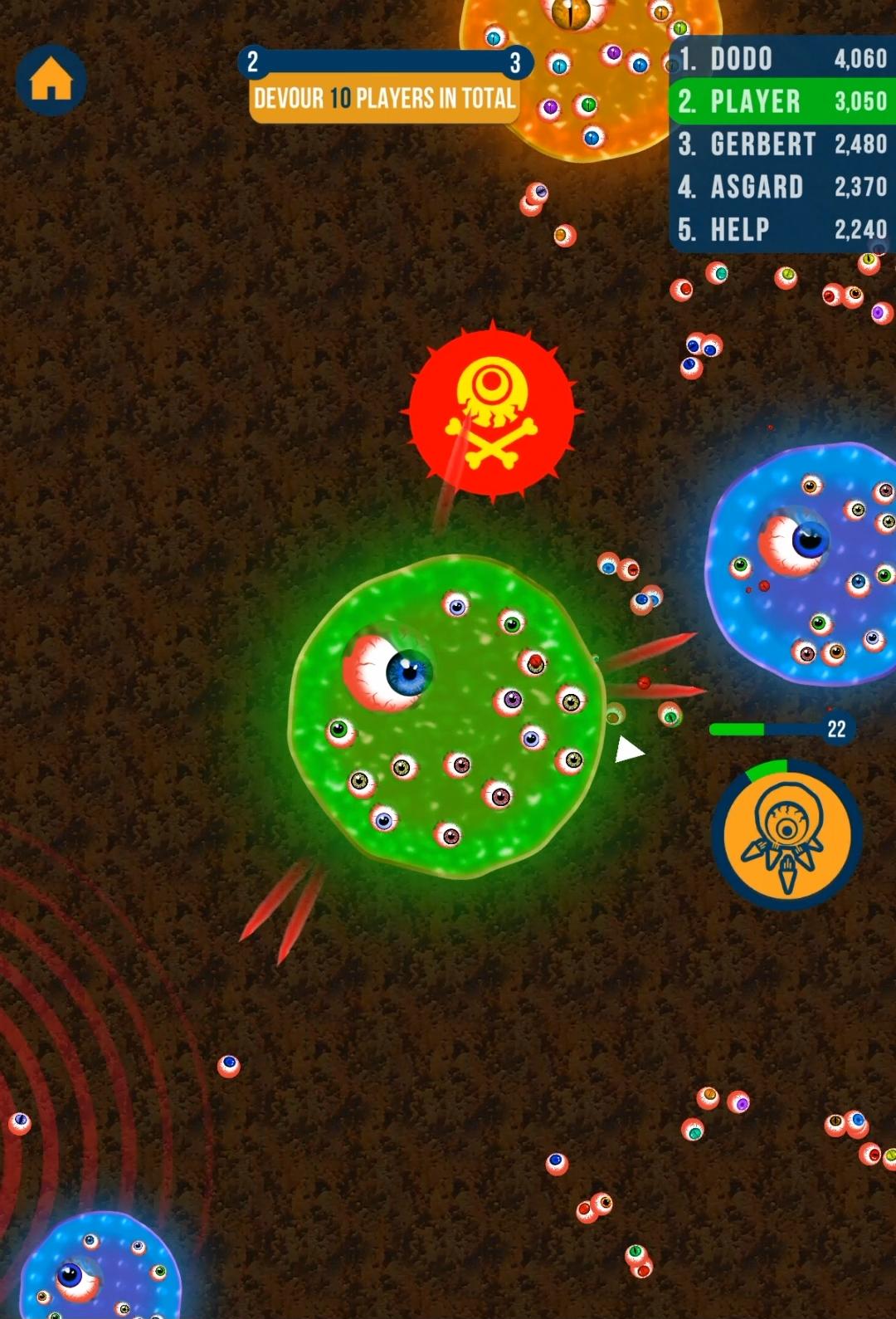The height and width of the screenshot is (1319, 896).
Task: Select the DODO leaderboard row
Action: tap(782, 59)
